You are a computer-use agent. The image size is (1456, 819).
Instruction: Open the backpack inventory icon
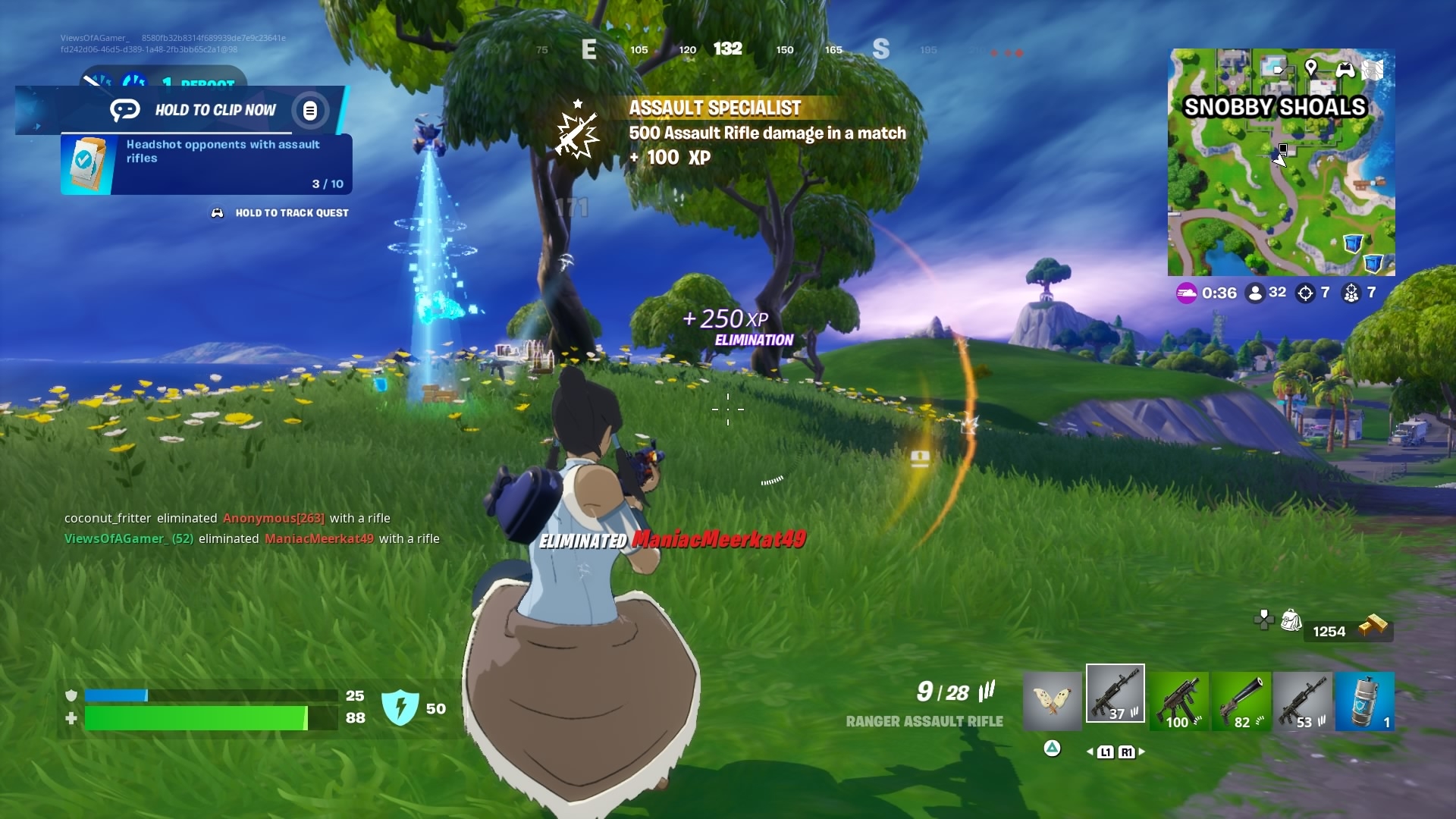1290,621
